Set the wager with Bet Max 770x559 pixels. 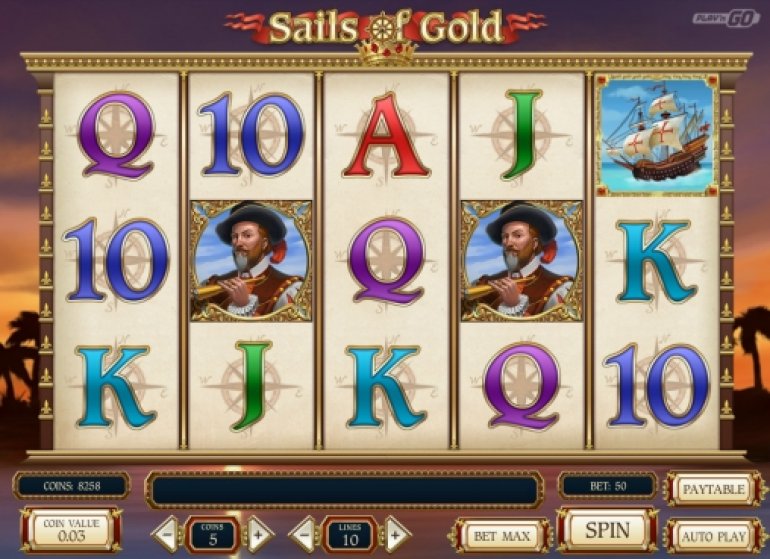[501, 536]
